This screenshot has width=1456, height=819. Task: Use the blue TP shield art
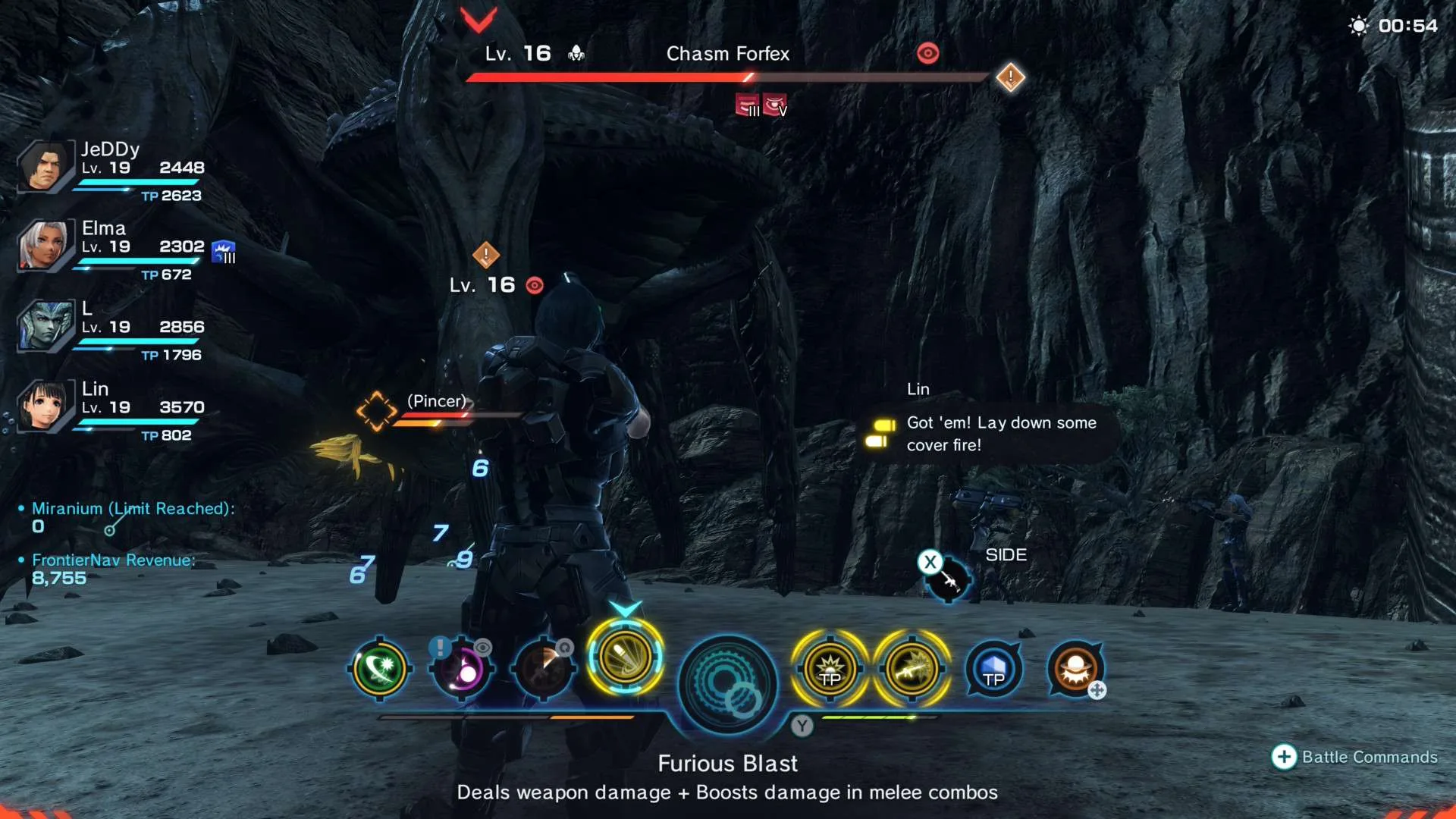tap(993, 670)
